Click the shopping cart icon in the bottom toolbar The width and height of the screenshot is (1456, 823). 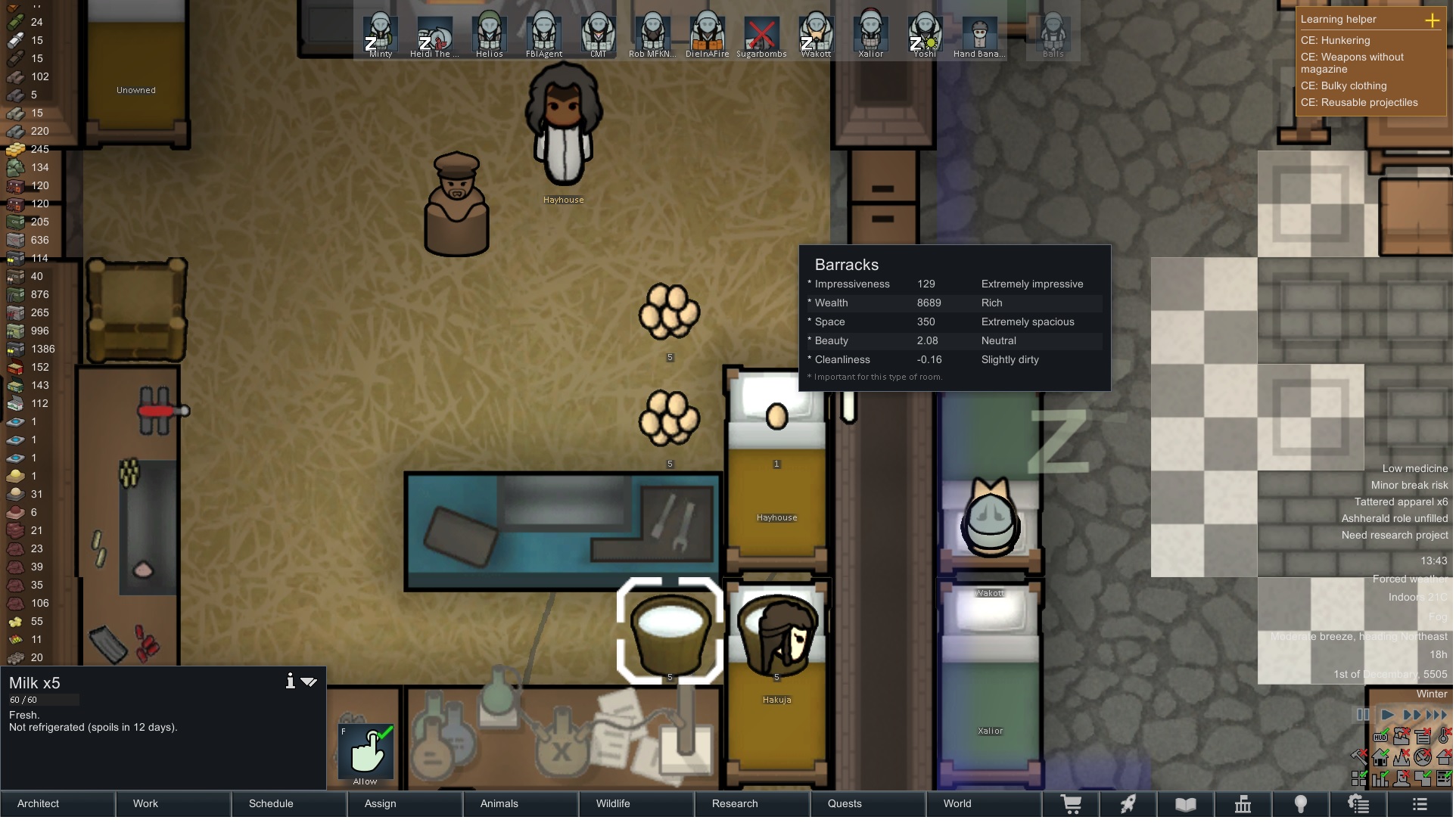(x=1073, y=804)
